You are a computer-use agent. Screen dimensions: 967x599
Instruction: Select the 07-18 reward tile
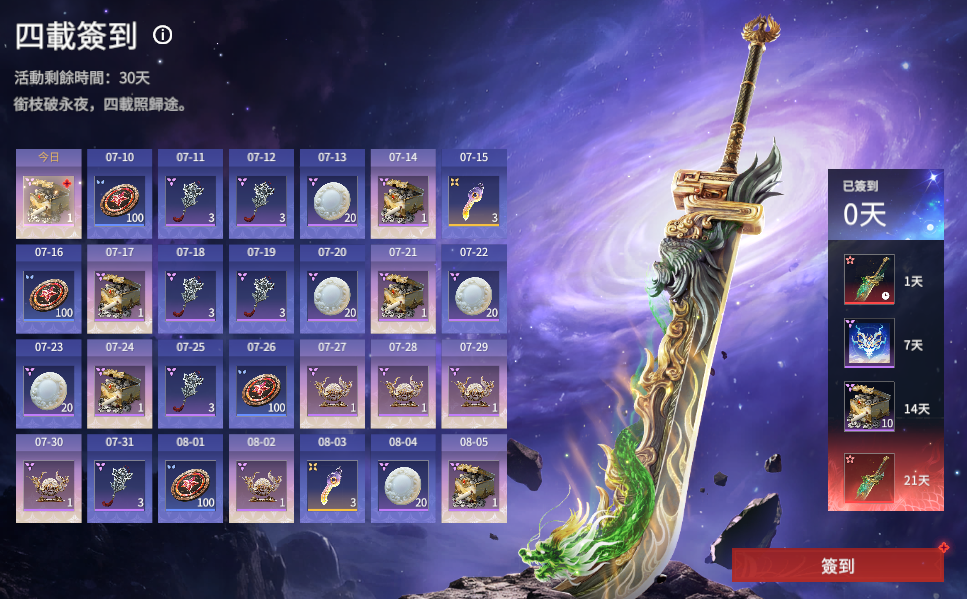click(190, 294)
